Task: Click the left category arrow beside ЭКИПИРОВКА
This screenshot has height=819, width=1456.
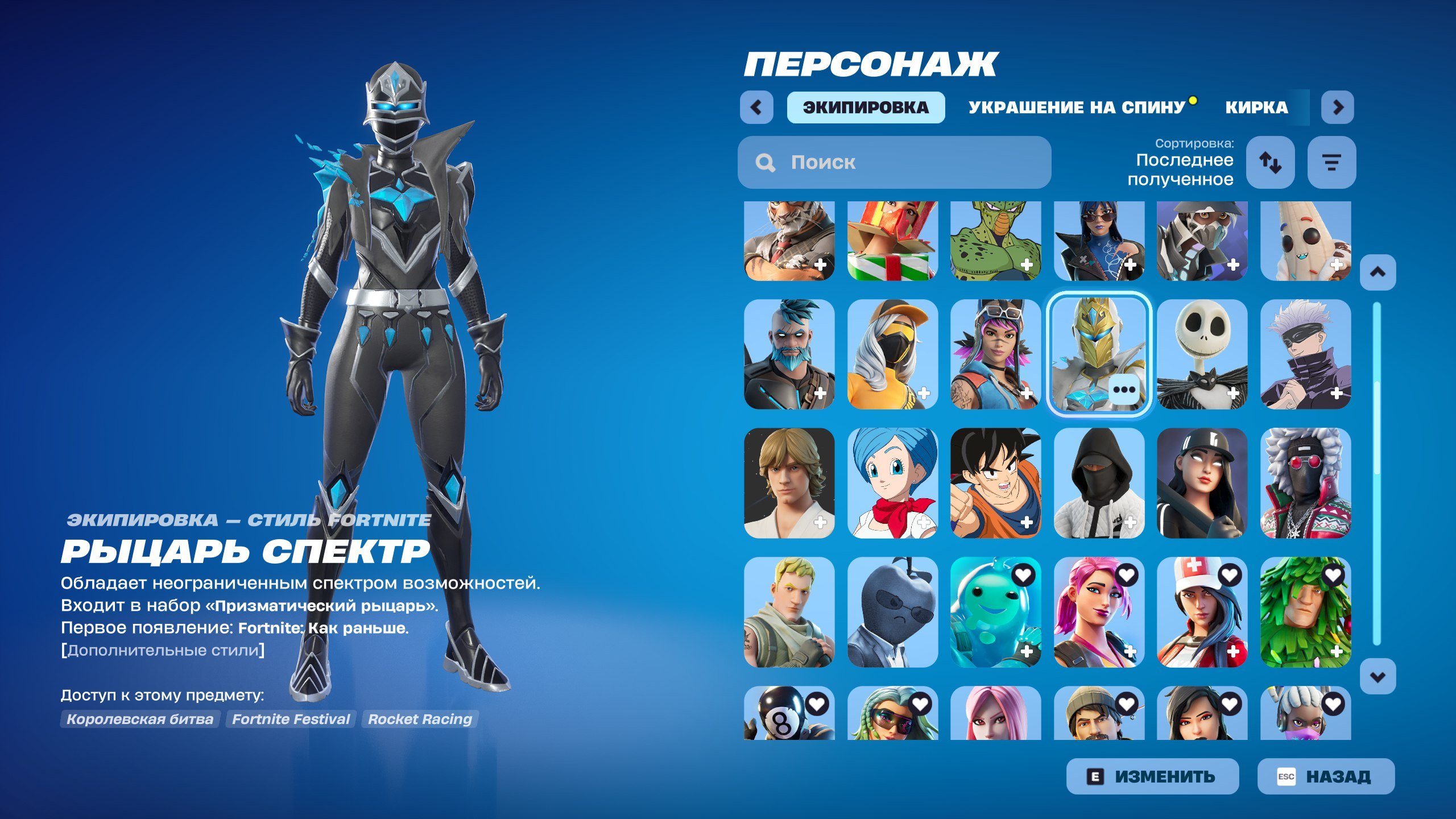Action: [758, 108]
